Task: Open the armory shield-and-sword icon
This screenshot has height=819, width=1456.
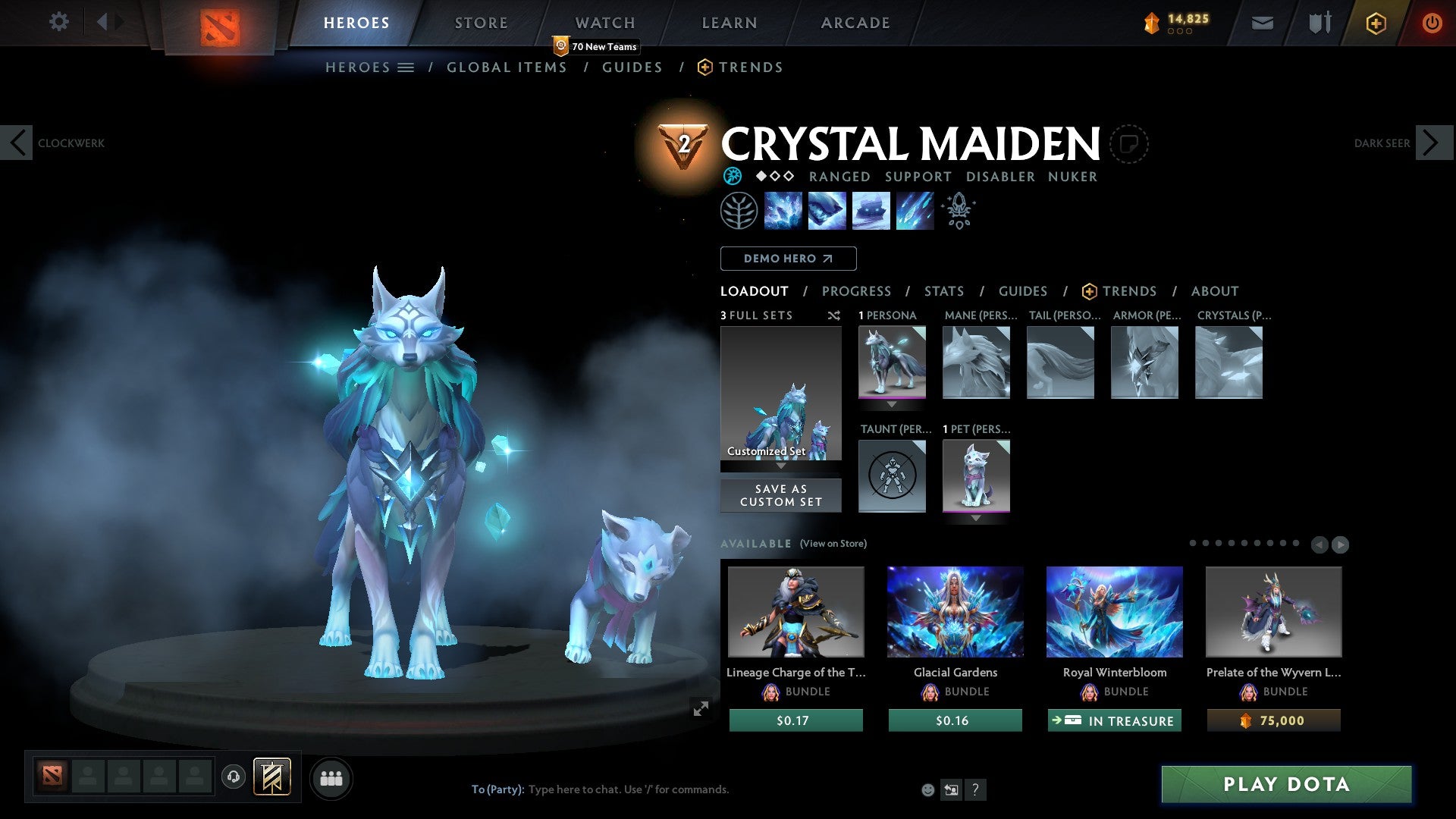Action: tap(1318, 22)
